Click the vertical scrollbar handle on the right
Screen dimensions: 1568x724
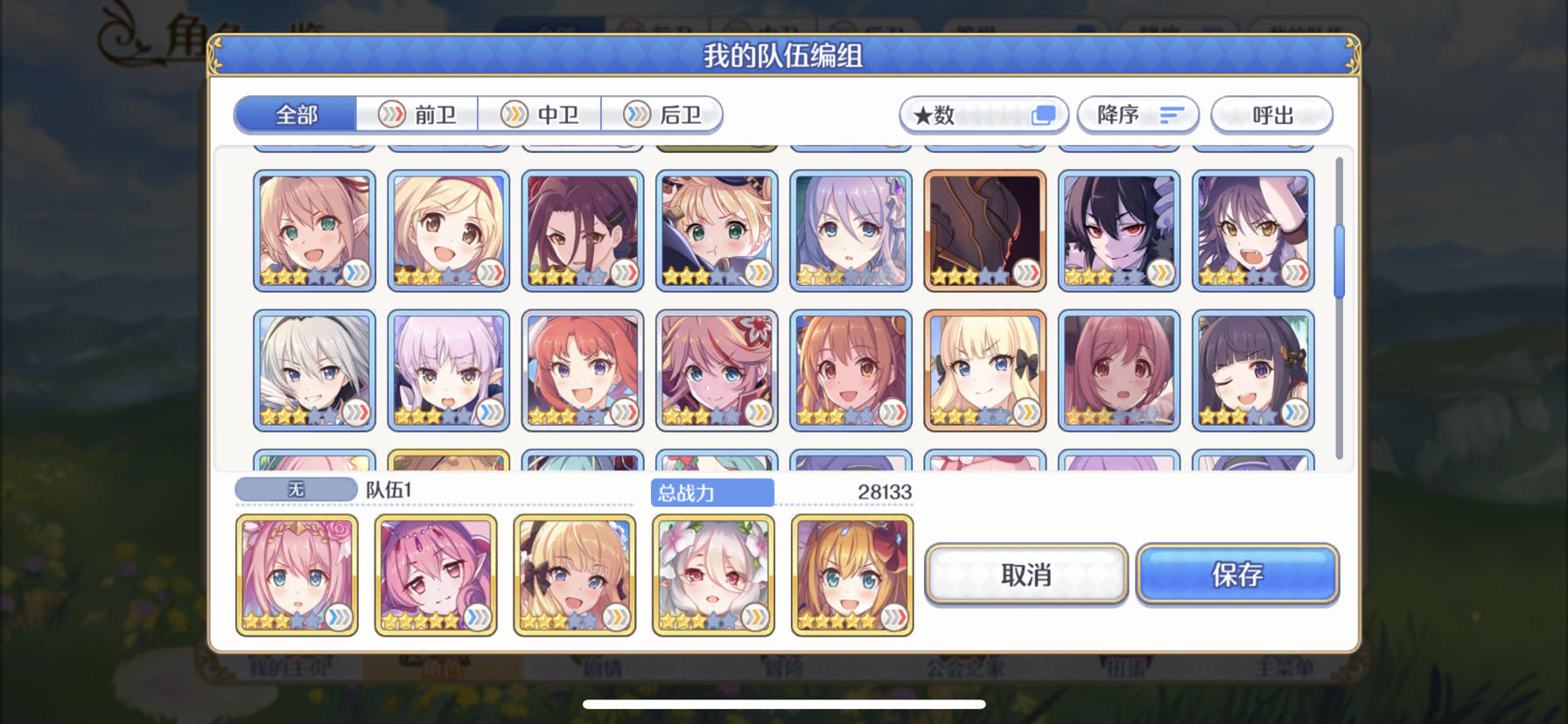coord(1340,258)
